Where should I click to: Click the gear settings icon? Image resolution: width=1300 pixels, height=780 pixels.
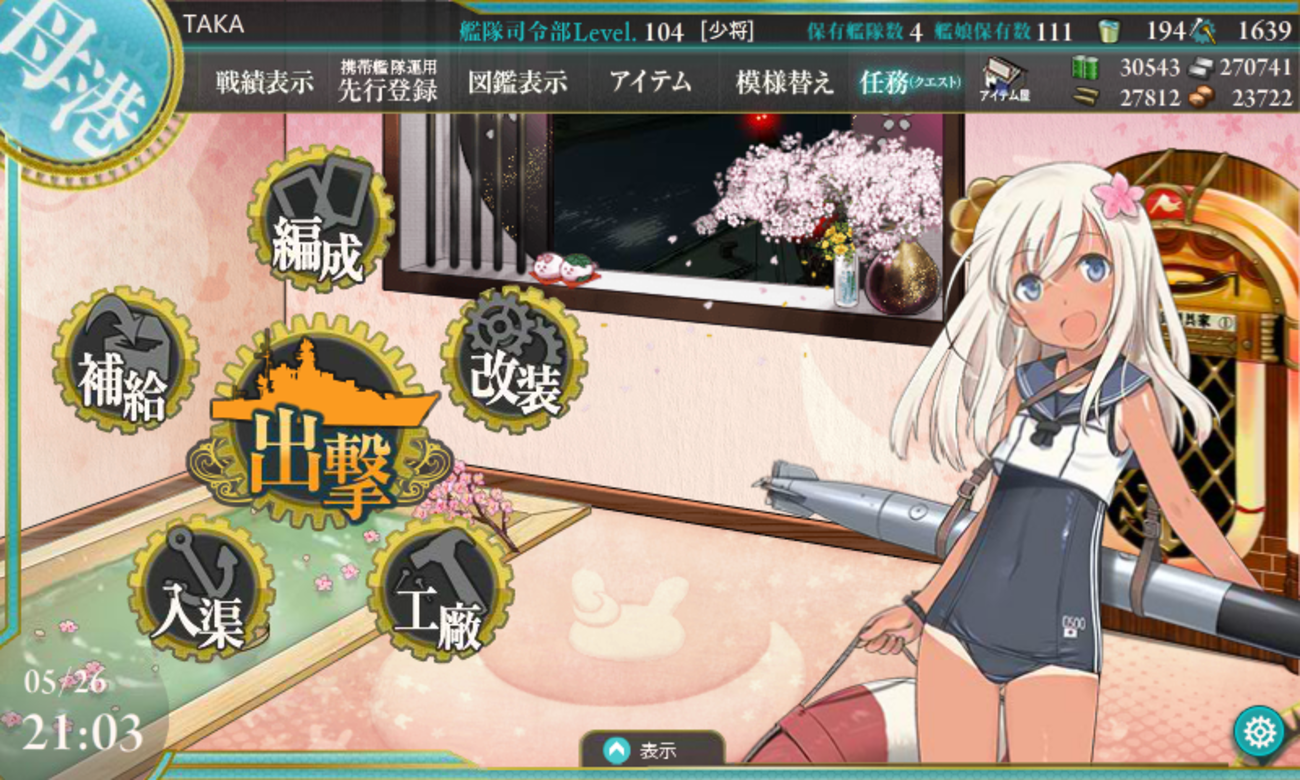1258,733
